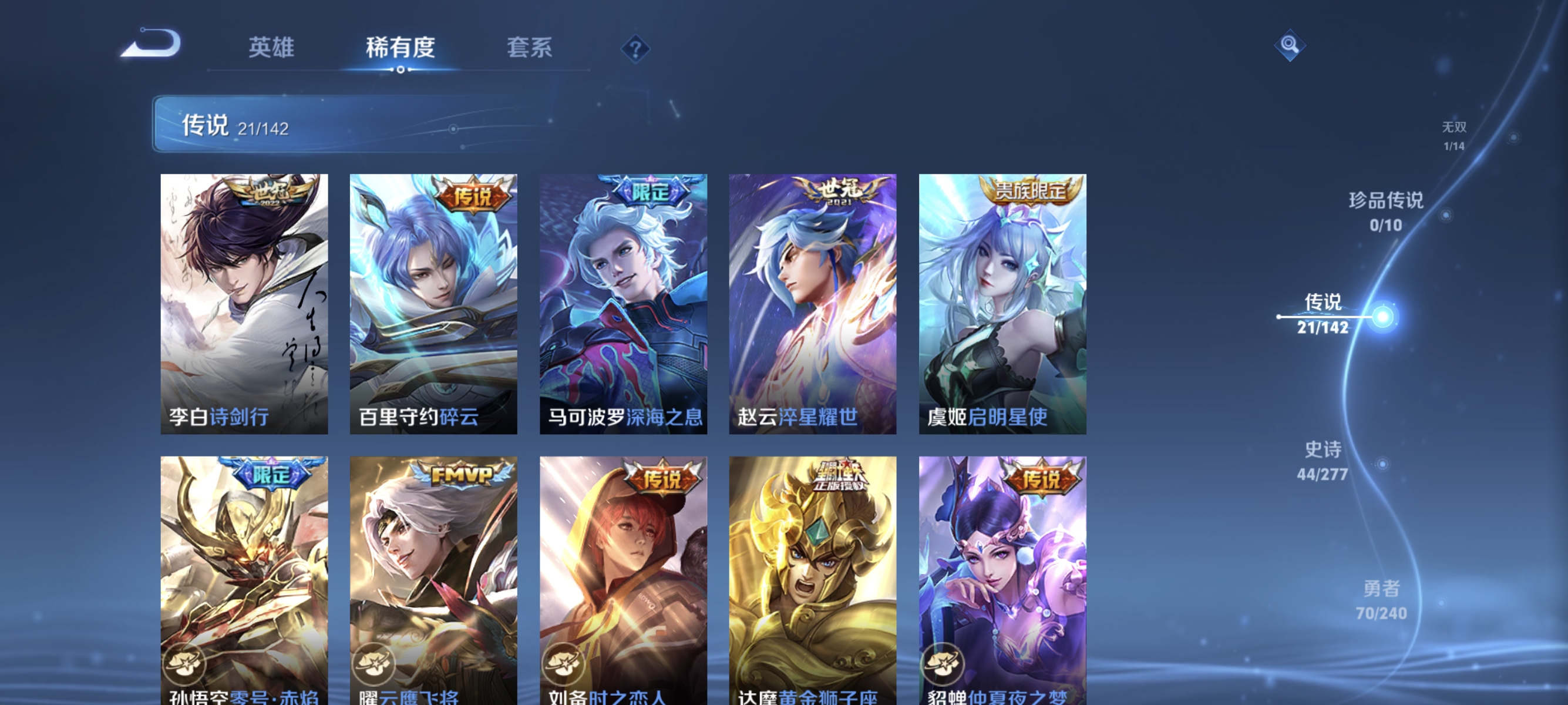This screenshot has width=1568, height=705.
Task: Open the search icon at top right
Action: [x=1290, y=46]
